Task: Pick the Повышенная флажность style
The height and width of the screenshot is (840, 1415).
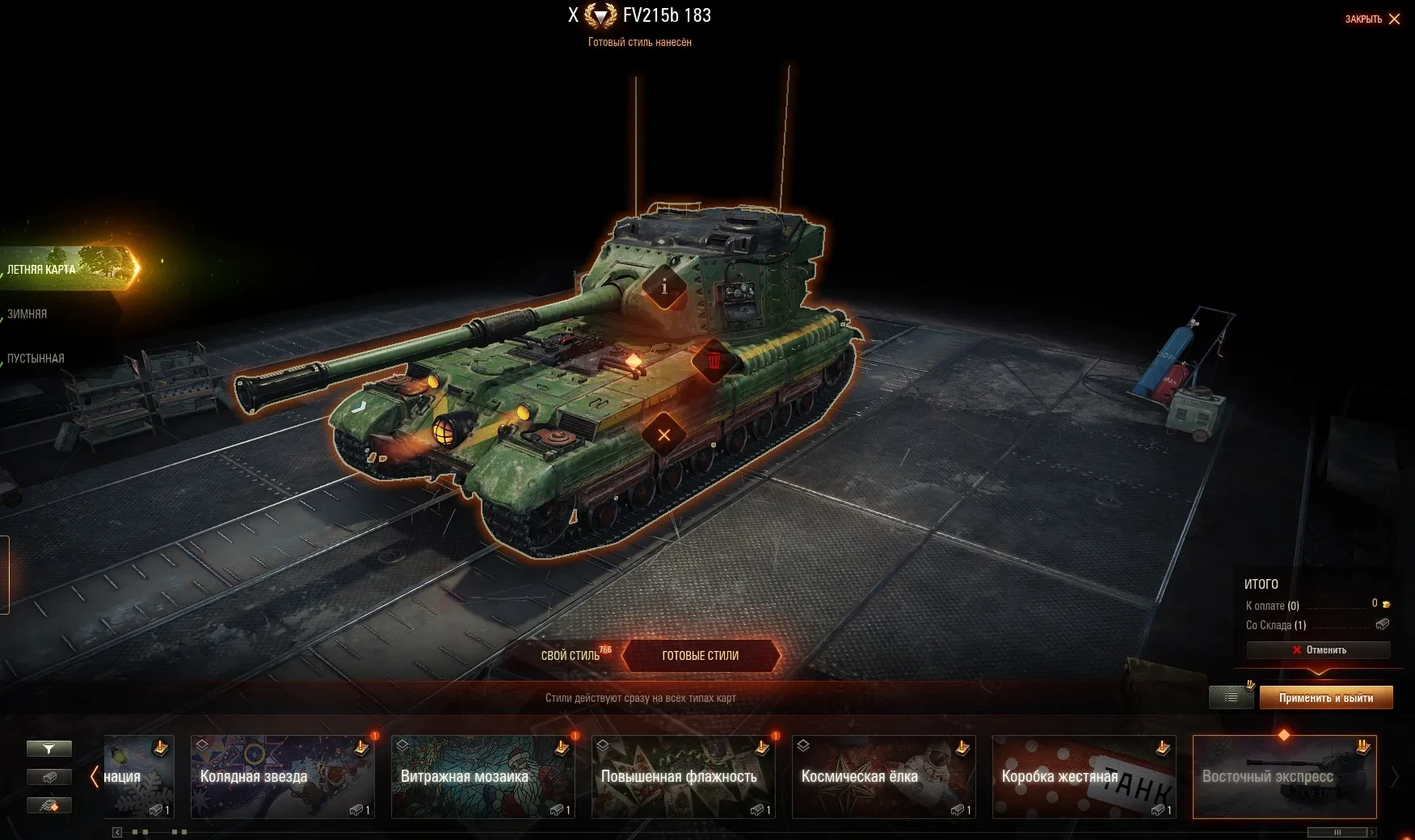Action: pos(683,776)
